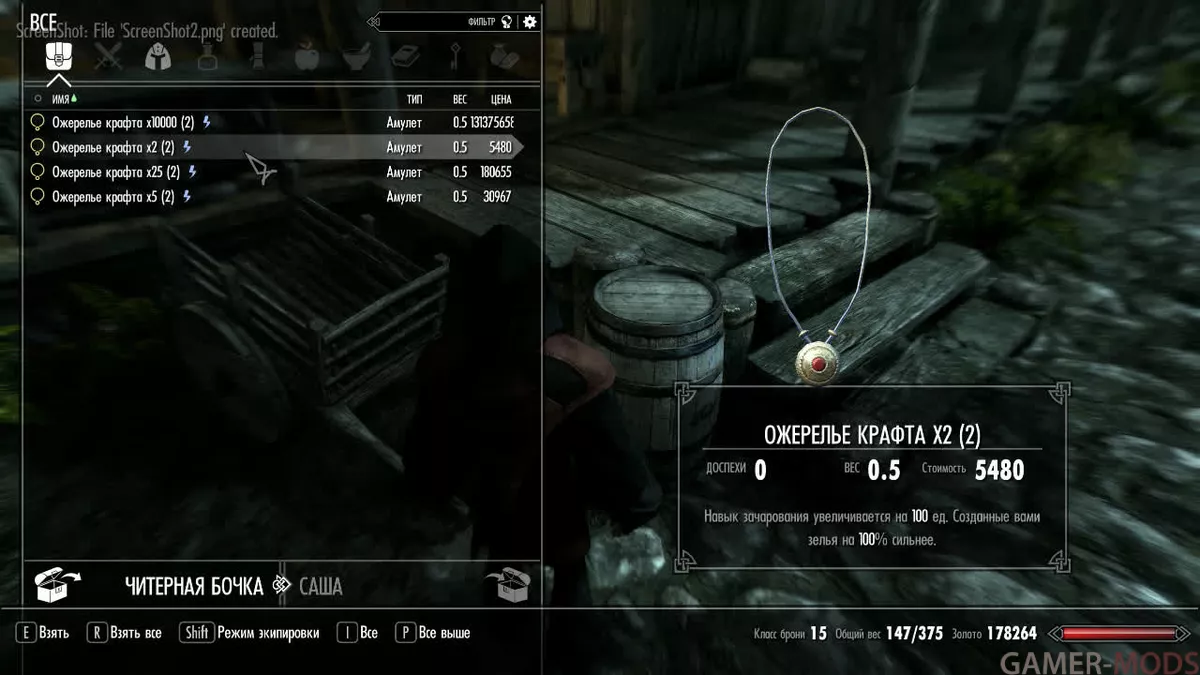Pick the Ожерелье крафта x25 amulet row
1200x675 pixels.
113,172
